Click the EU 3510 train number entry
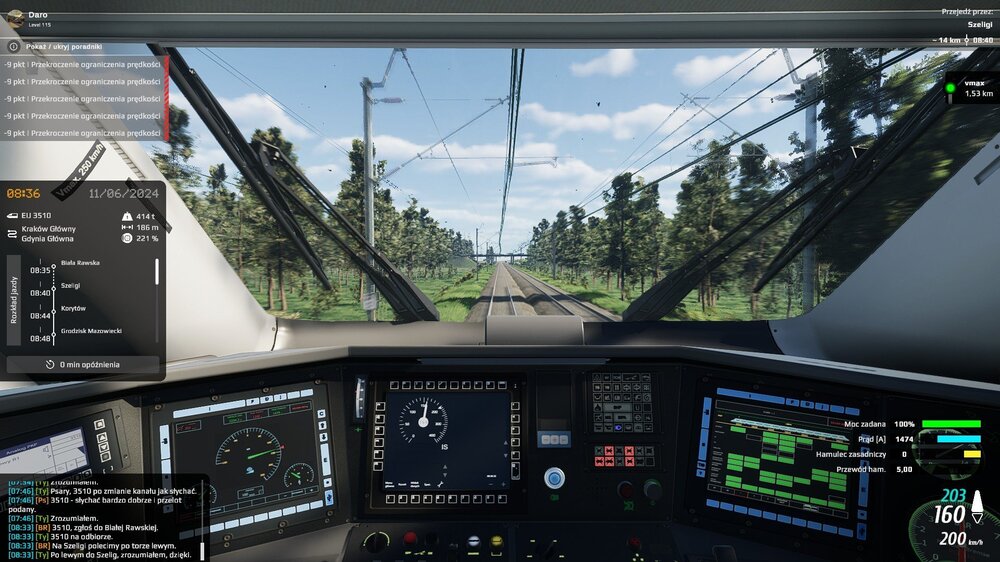 point(35,215)
